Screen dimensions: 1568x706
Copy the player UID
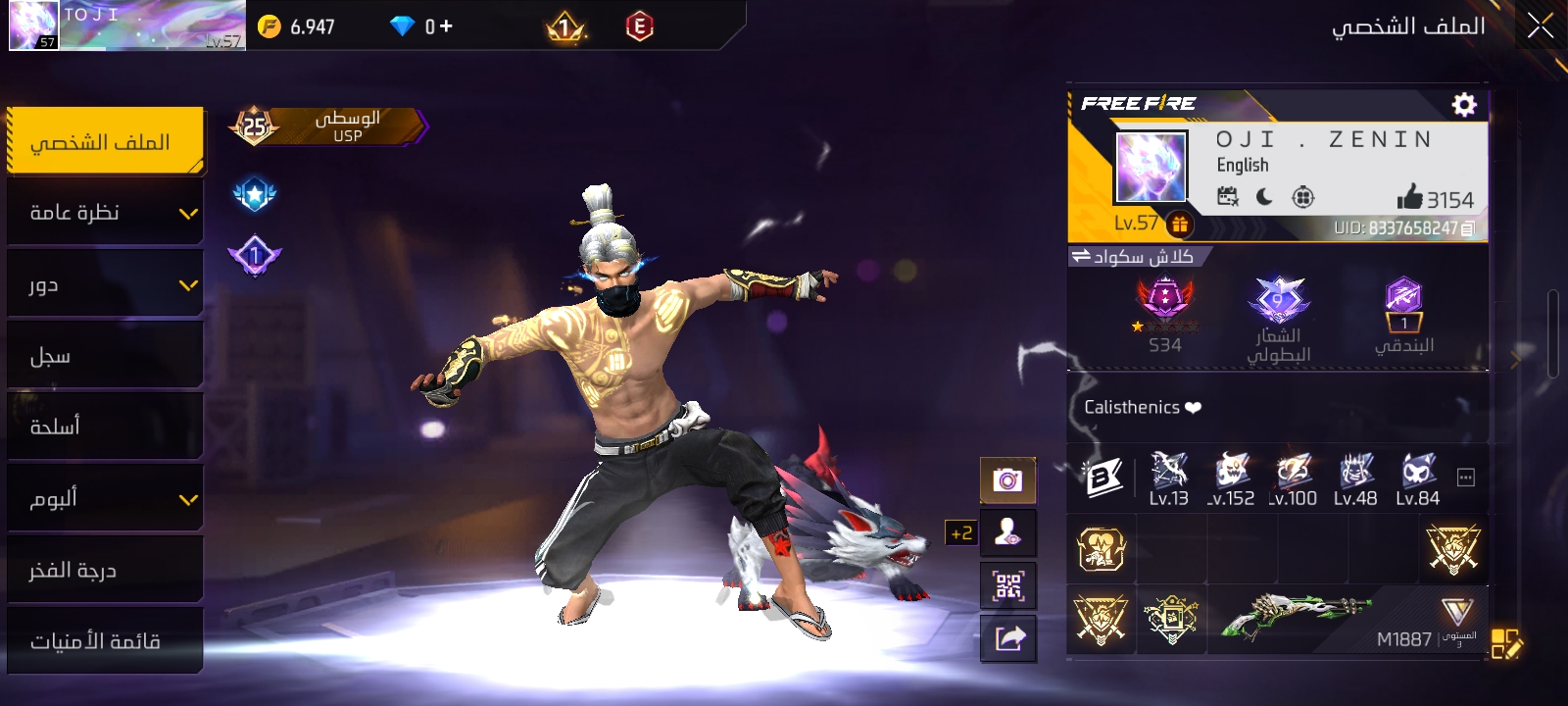click(1467, 228)
